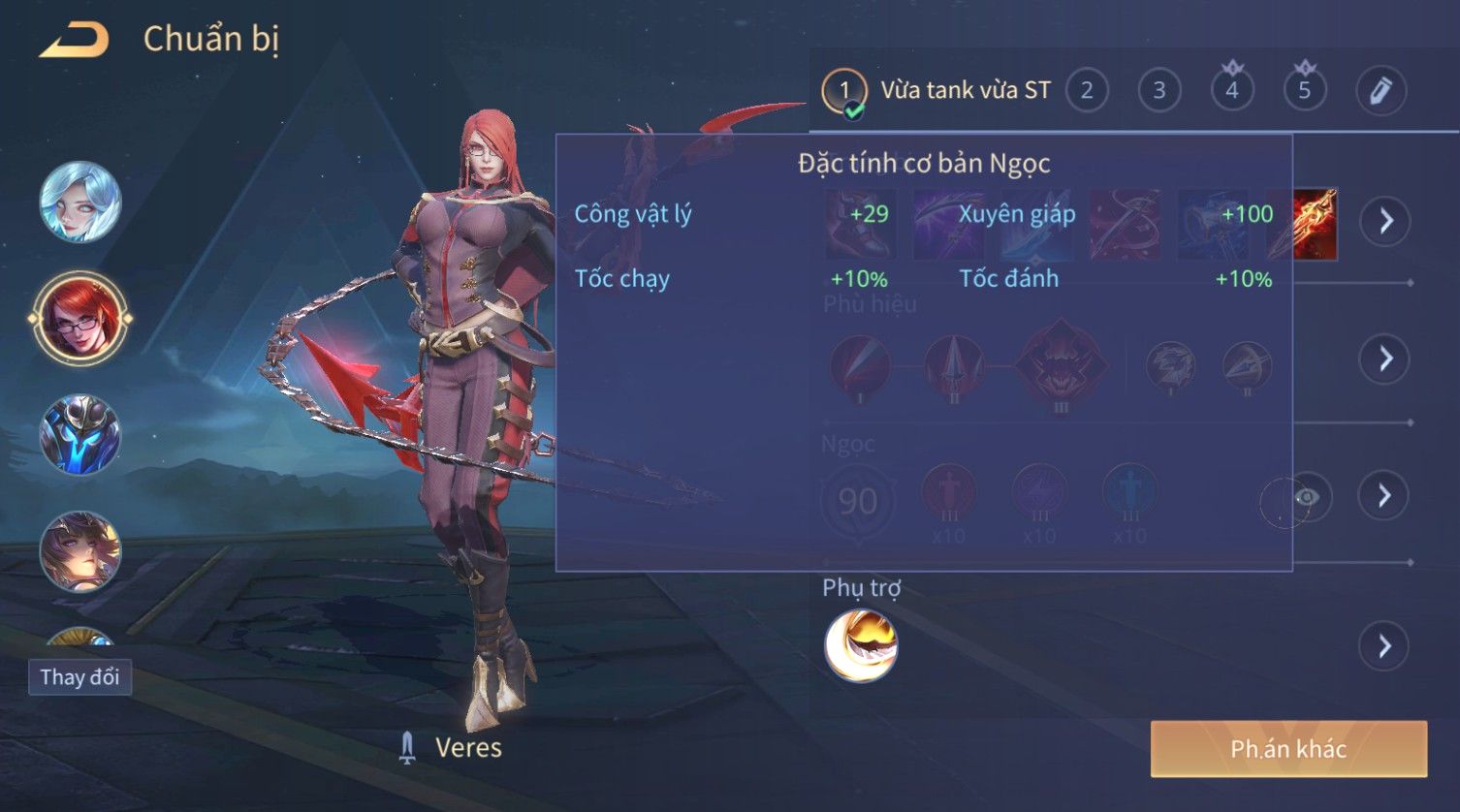
Task: Edit the preset name with pencil icon
Action: click(x=1381, y=91)
